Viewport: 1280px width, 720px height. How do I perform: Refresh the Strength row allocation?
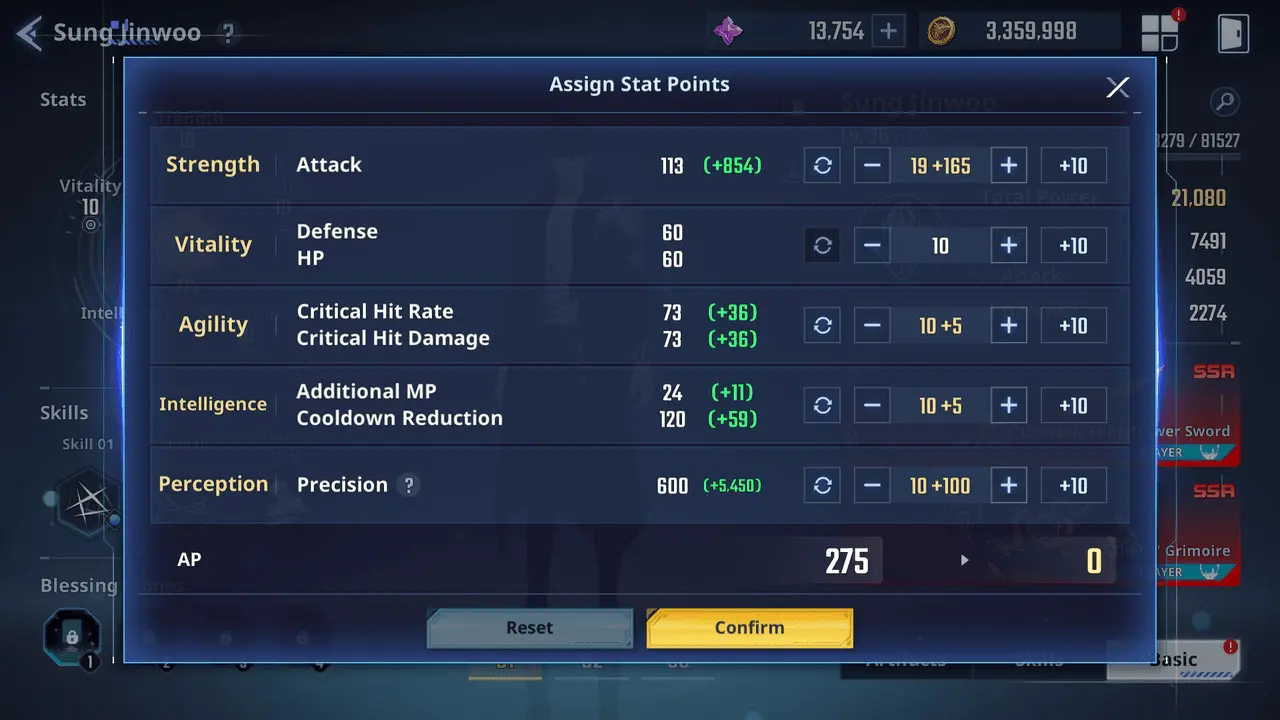pyautogui.click(x=822, y=166)
